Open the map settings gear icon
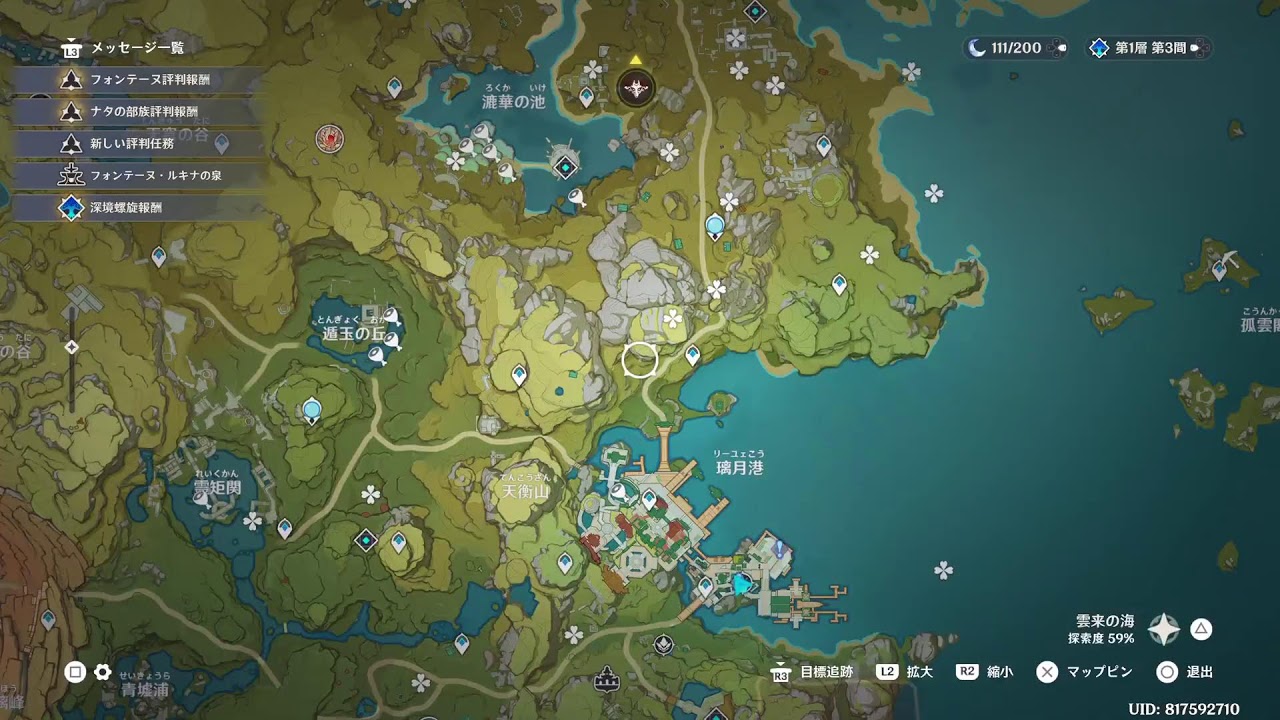1280x720 pixels. (x=102, y=672)
